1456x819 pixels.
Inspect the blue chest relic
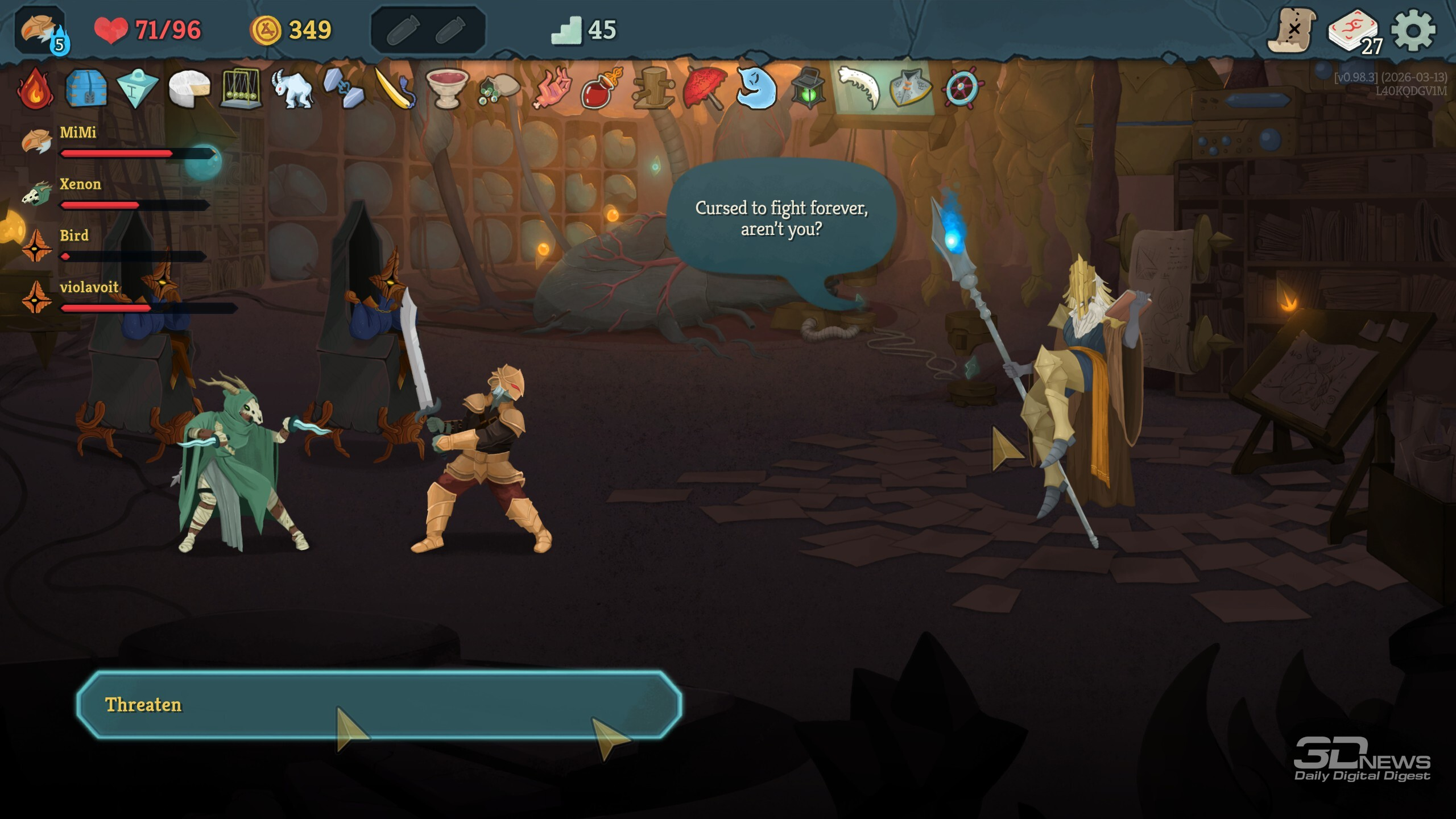coord(86,89)
